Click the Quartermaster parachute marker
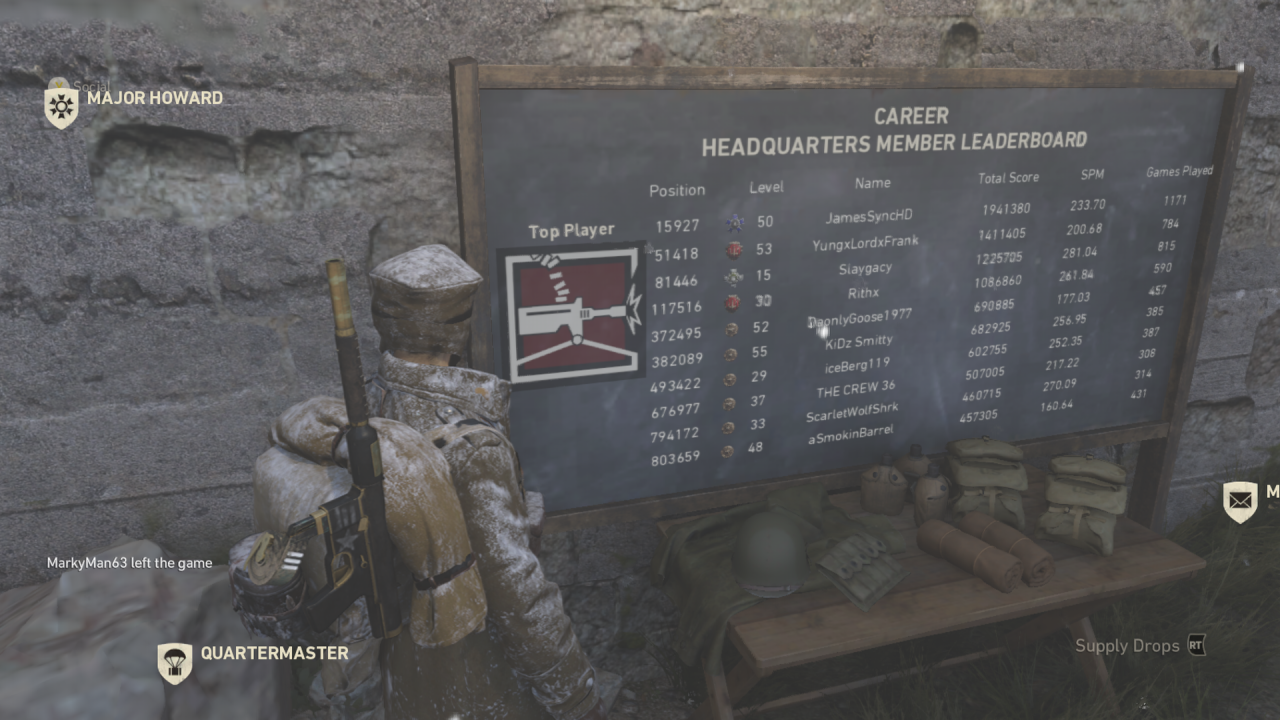The image size is (1280, 720). 175,661
